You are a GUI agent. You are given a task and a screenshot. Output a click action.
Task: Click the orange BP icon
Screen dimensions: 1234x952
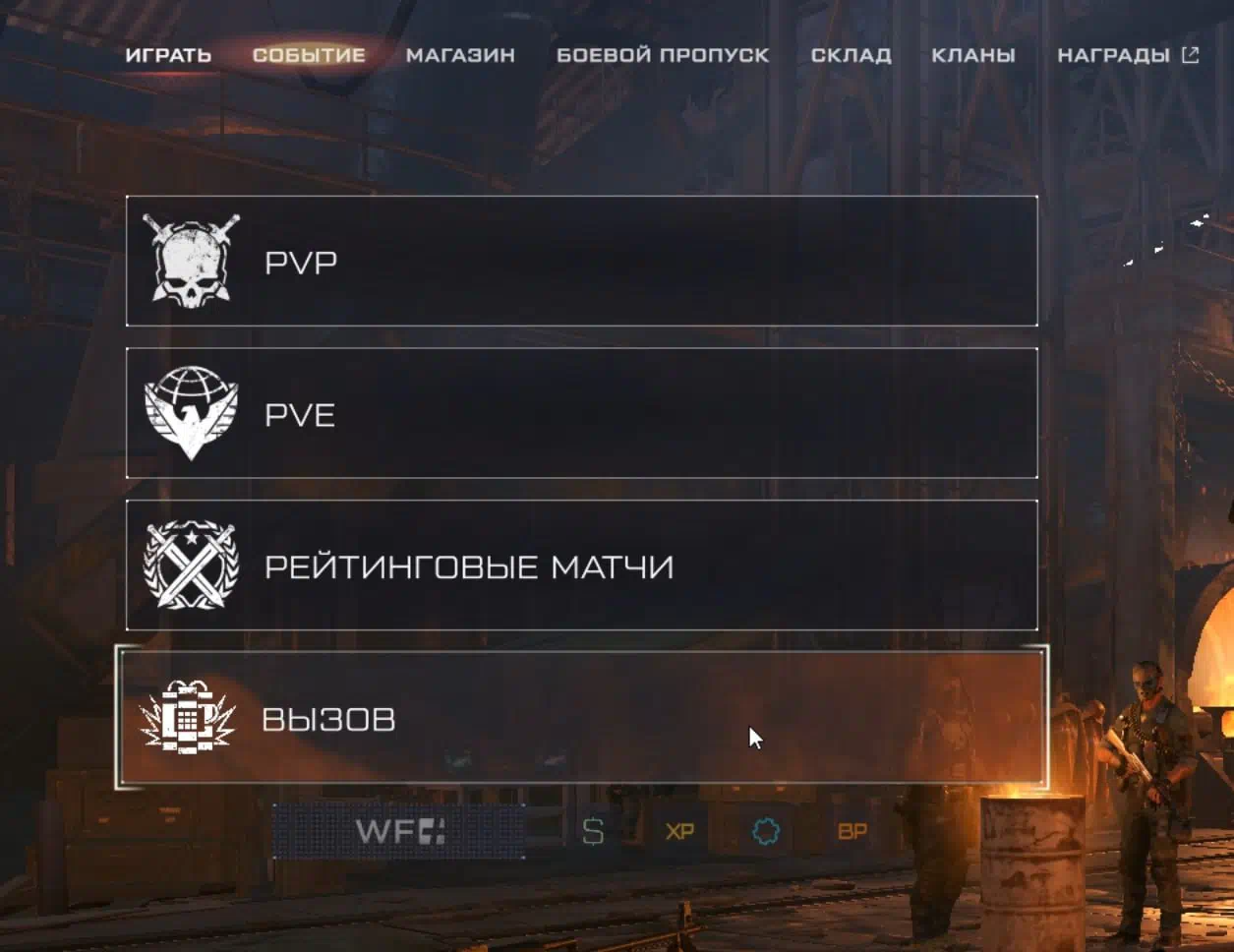click(852, 831)
